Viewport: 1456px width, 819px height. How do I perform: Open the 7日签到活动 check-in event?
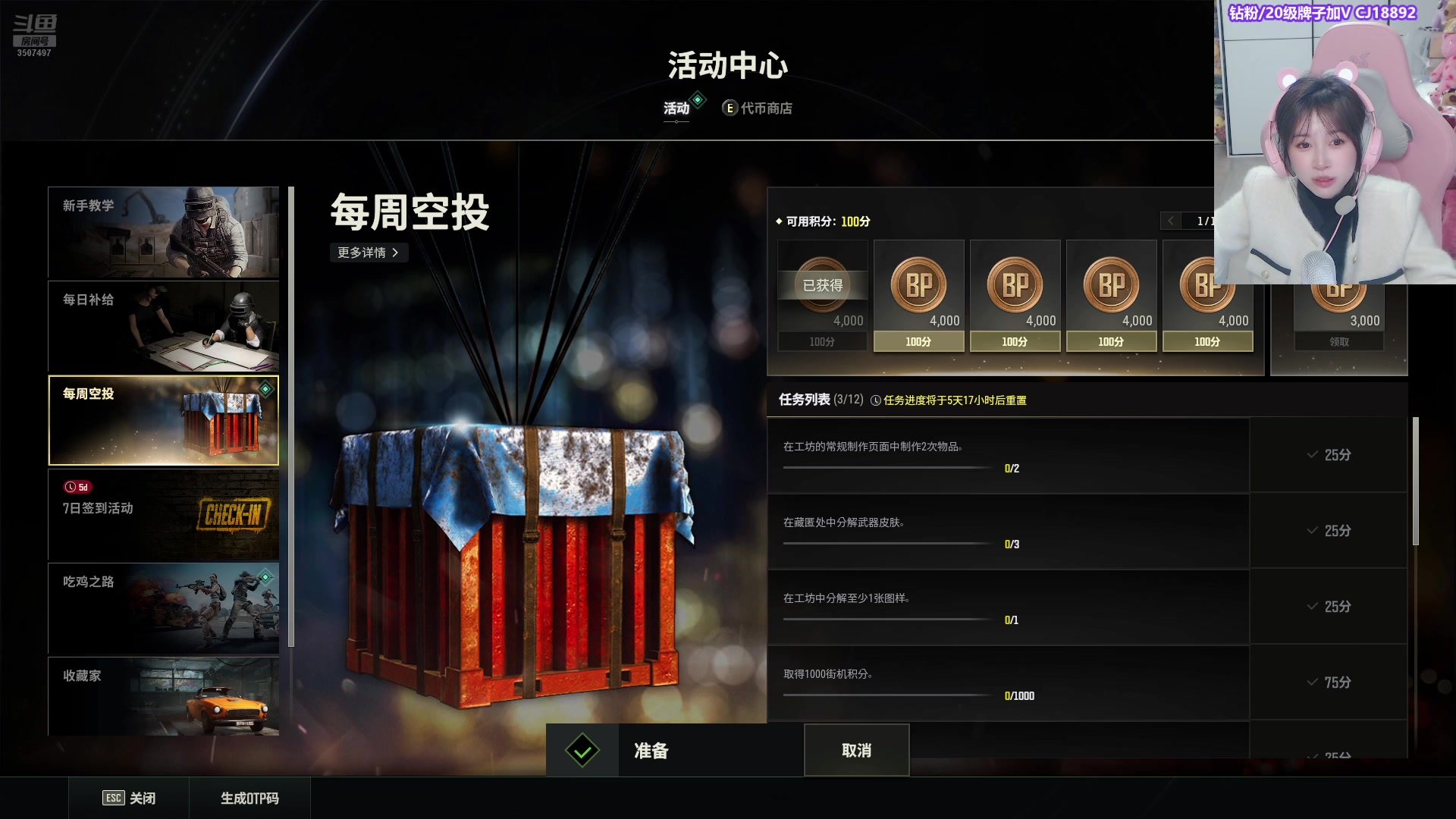(x=163, y=514)
